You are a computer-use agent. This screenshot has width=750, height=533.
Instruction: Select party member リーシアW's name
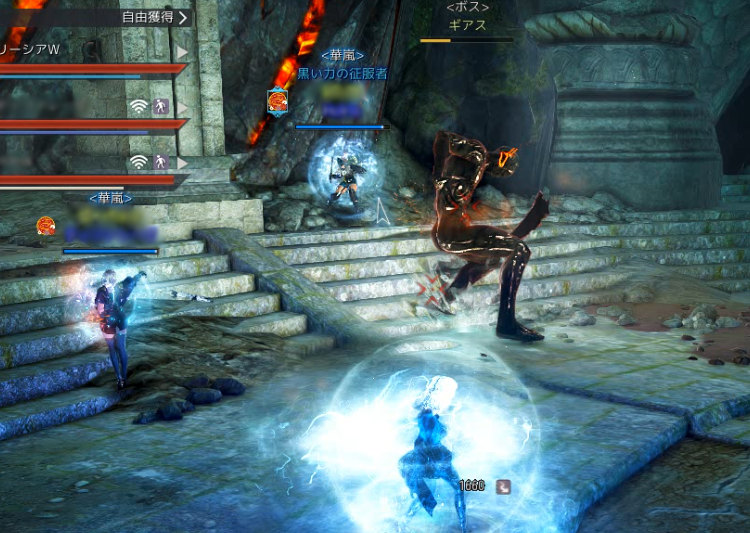(x=30, y=50)
